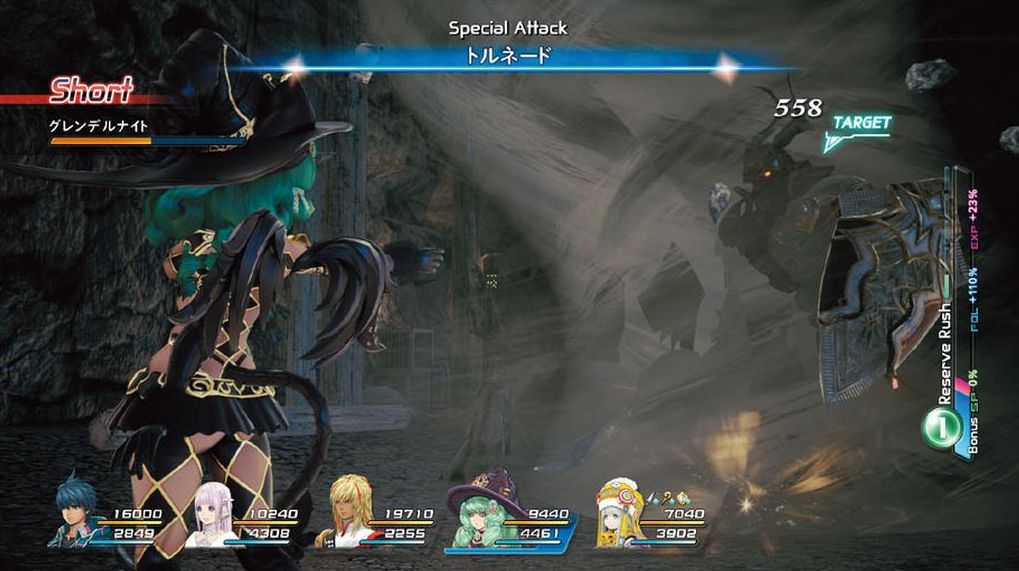Select the blue-haired swordsman party portrait

pyautogui.click(x=76, y=513)
